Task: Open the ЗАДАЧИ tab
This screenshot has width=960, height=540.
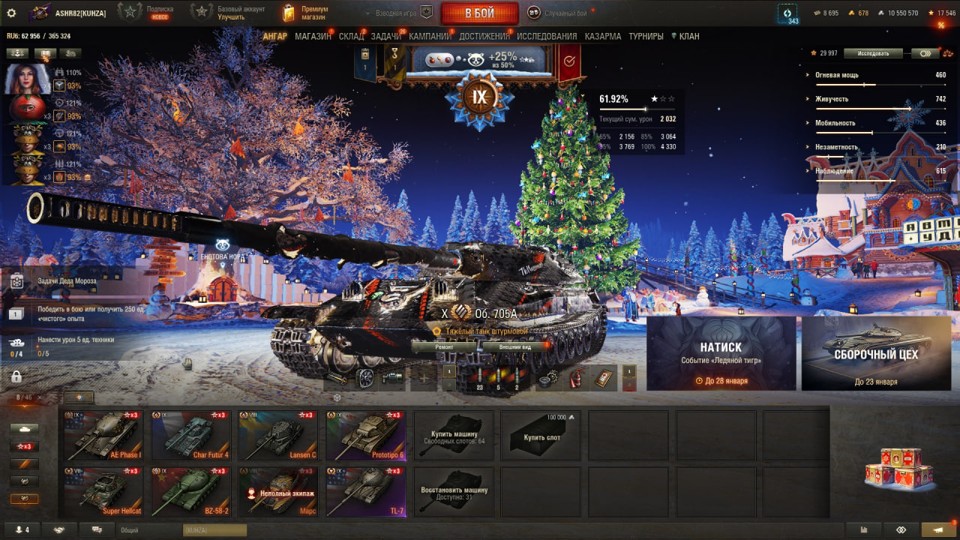Action: (x=387, y=36)
